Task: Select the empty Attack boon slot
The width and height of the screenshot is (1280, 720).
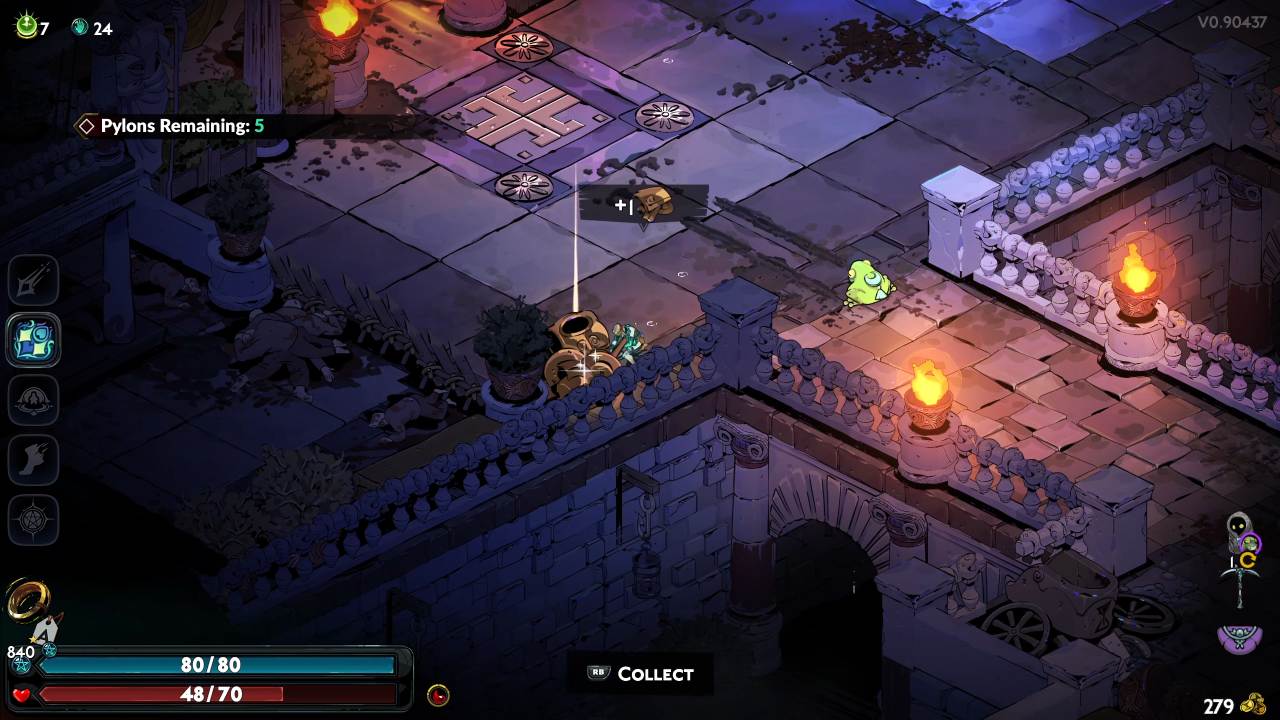Action: (x=34, y=280)
